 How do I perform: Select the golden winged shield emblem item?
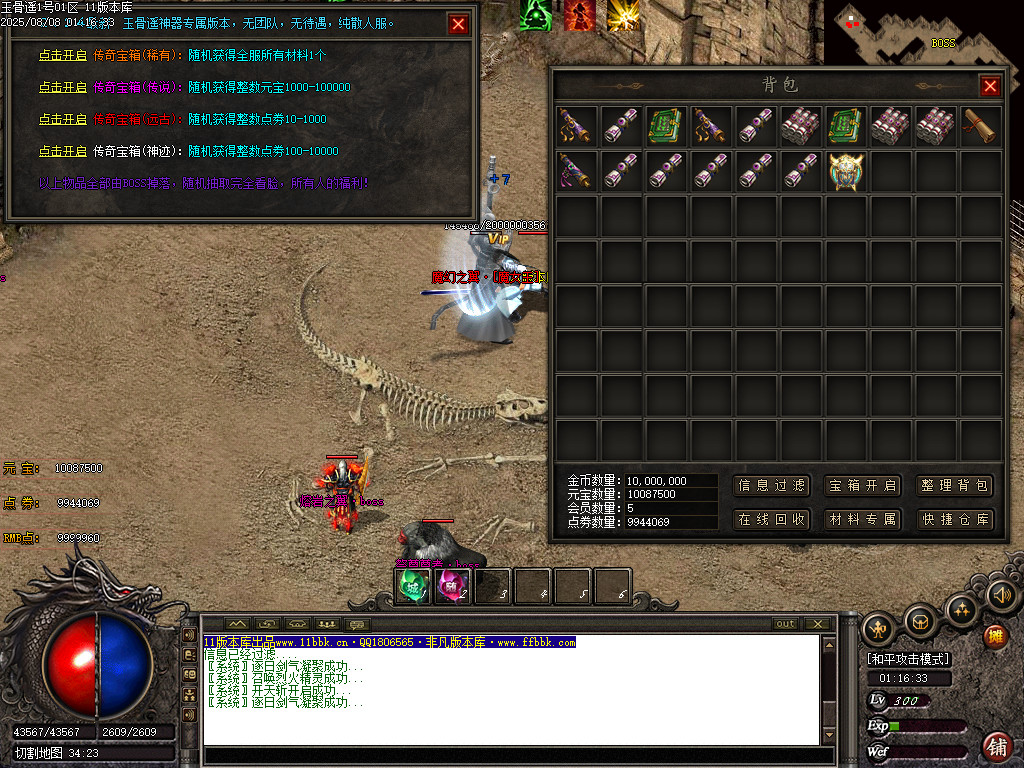pos(846,170)
